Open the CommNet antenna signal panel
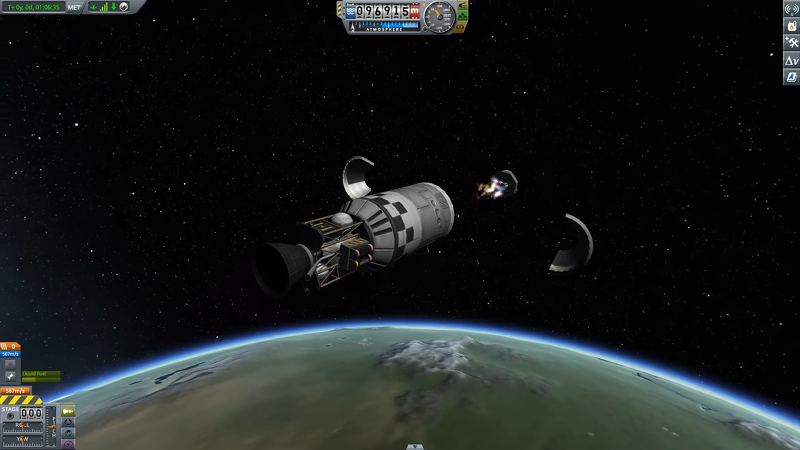The height and width of the screenshot is (450, 800). (x=790, y=10)
